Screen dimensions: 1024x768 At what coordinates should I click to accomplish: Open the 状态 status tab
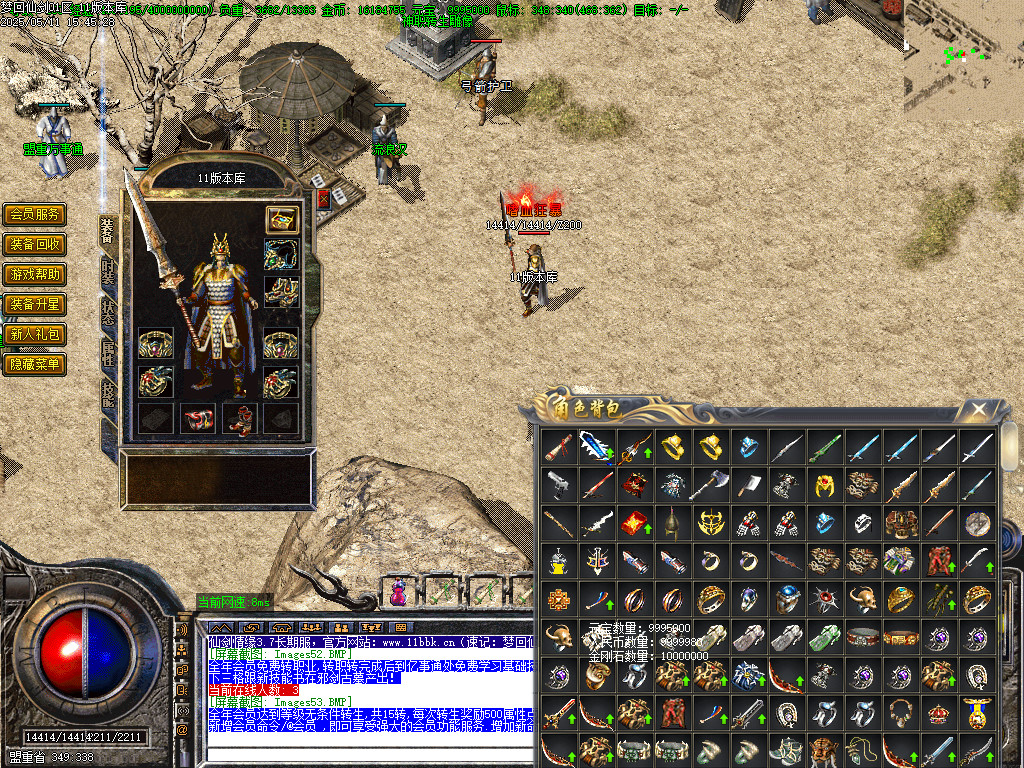(108, 313)
